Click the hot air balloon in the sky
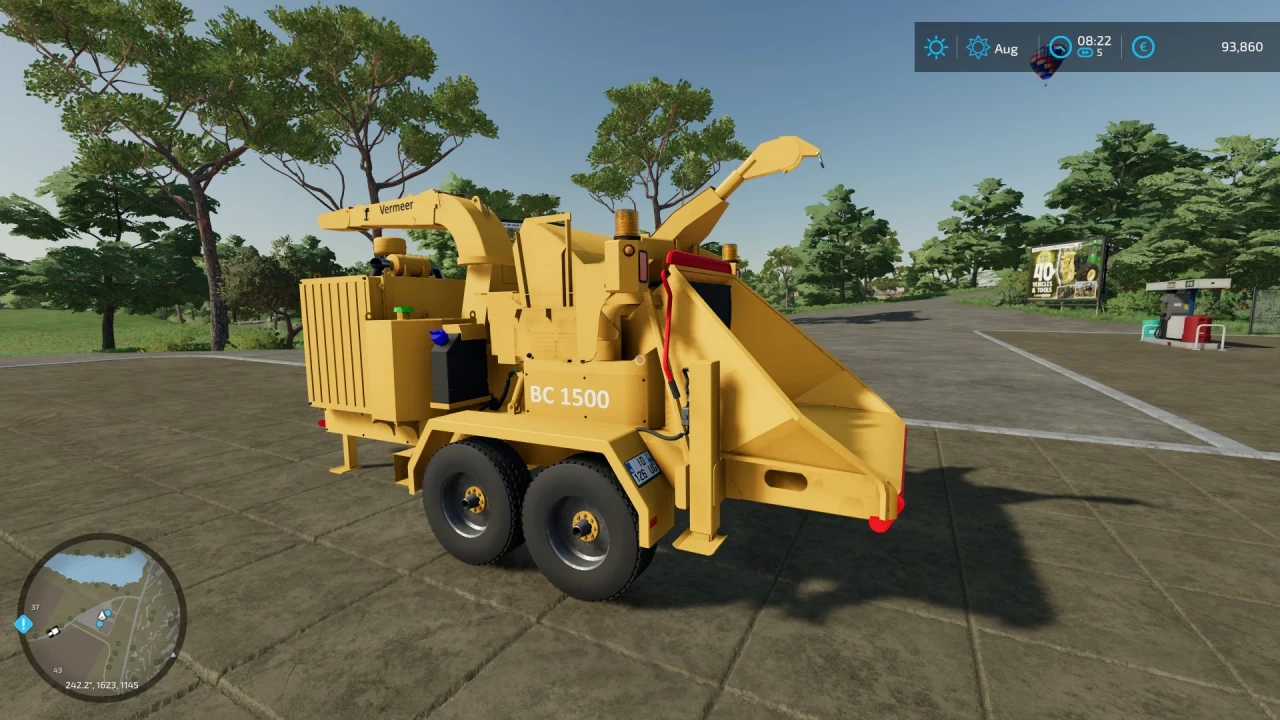The image size is (1280, 720). coord(1046,64)
